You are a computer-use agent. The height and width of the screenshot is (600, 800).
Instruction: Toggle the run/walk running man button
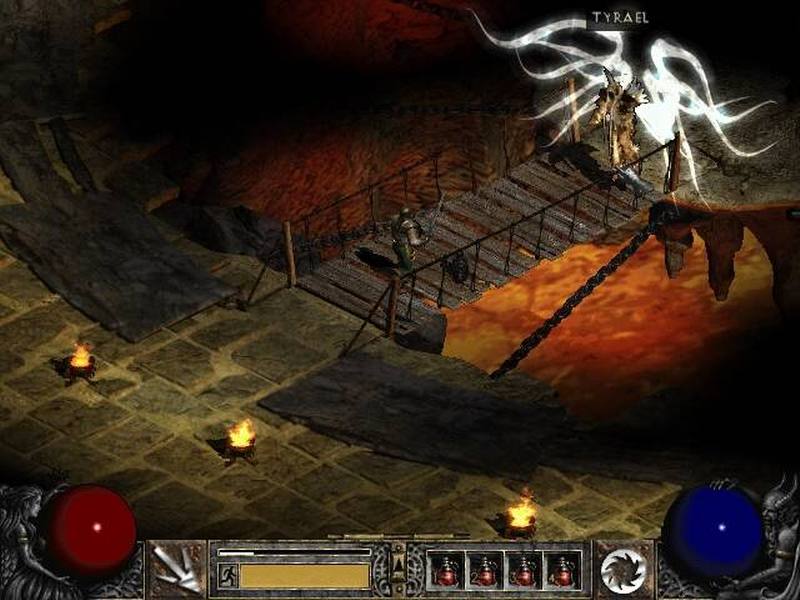click(227, 575)
